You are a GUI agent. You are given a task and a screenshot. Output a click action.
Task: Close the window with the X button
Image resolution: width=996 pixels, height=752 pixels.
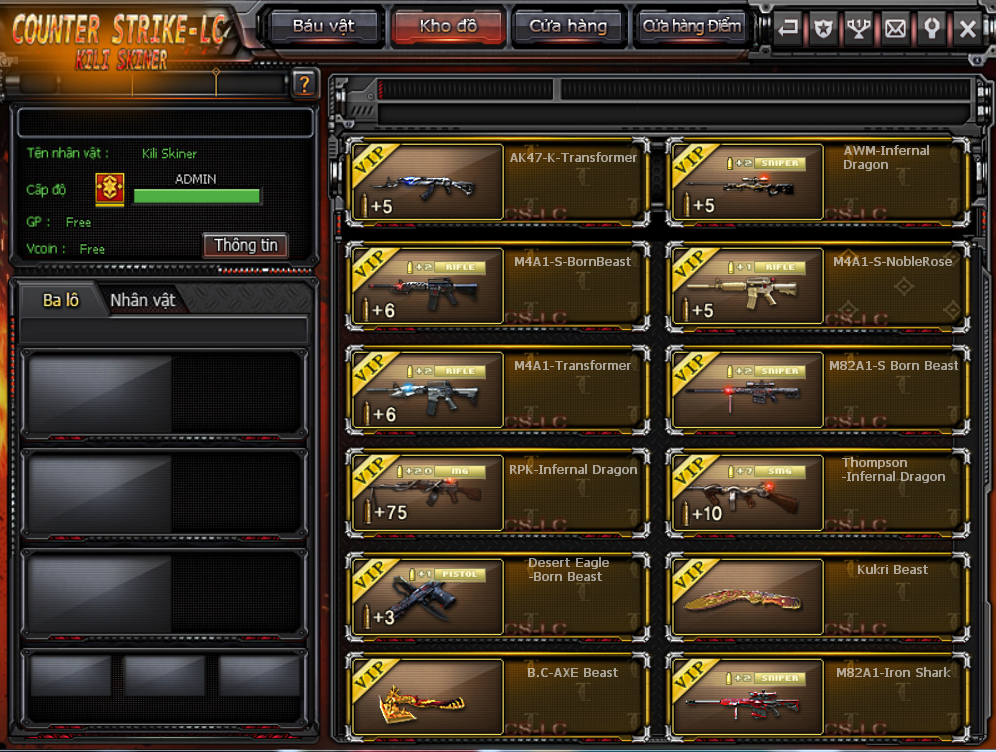[967, 29]
